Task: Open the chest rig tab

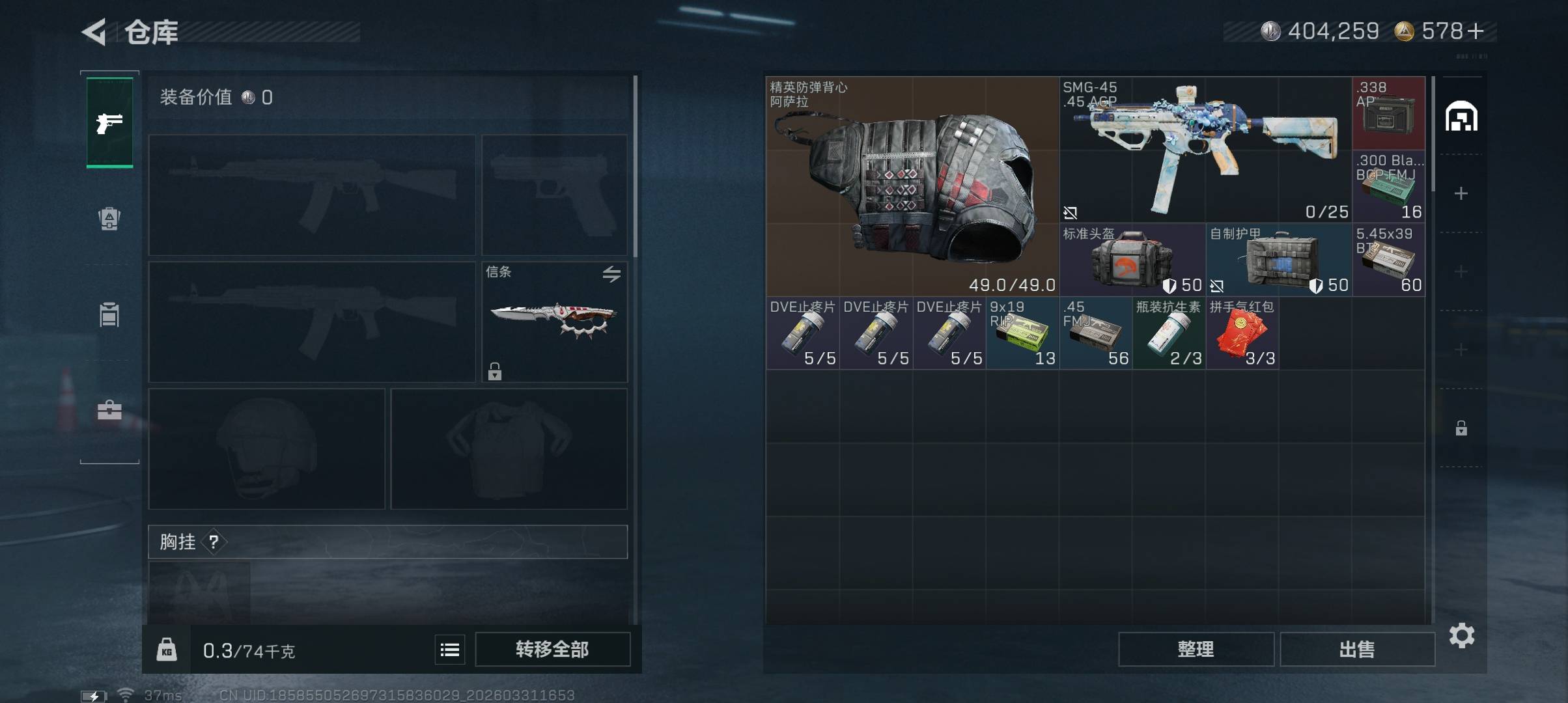Action: (109, 314)
